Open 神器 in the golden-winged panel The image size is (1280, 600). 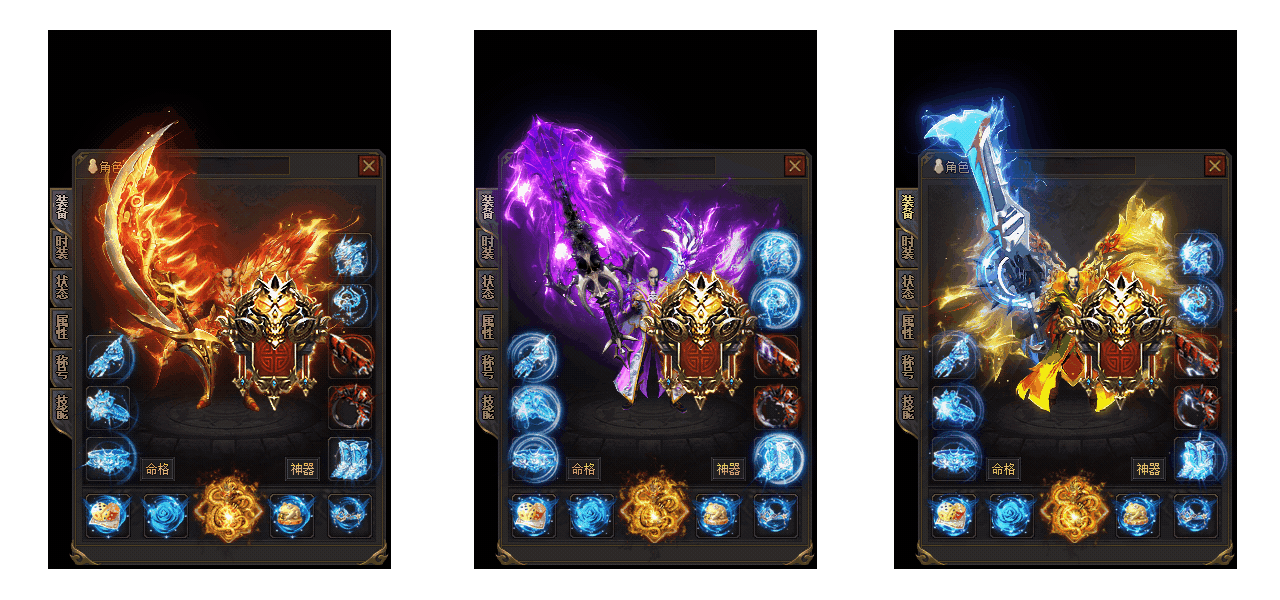[1148, 469]
